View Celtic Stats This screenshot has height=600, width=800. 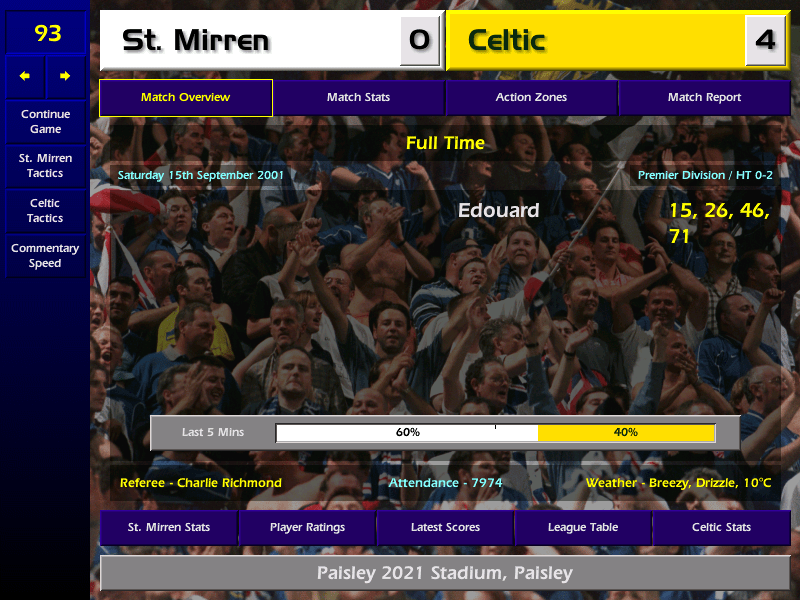pos(721,527)
